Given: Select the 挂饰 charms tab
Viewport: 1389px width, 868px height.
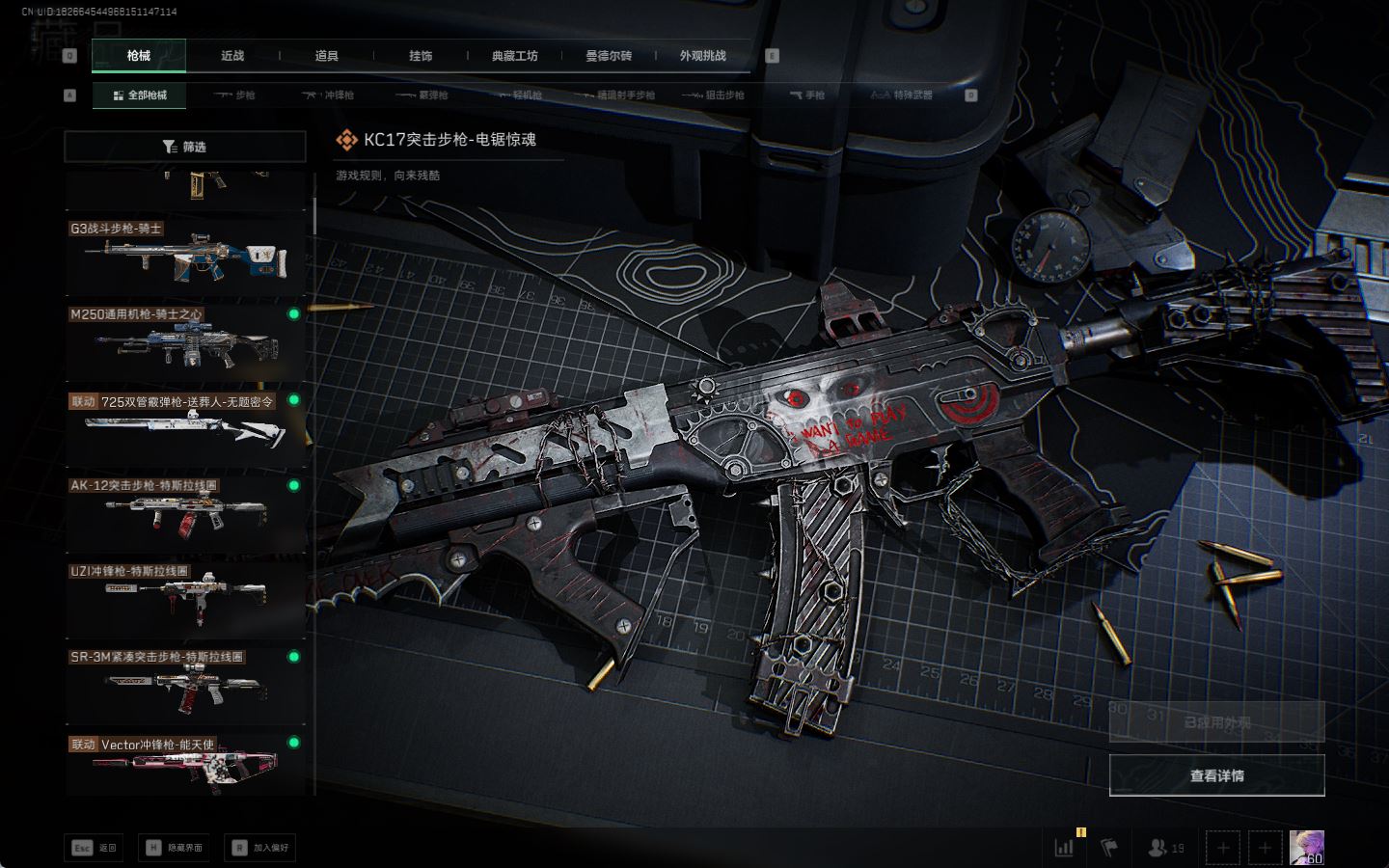Looking at the screenshot, I should point(421,56).
